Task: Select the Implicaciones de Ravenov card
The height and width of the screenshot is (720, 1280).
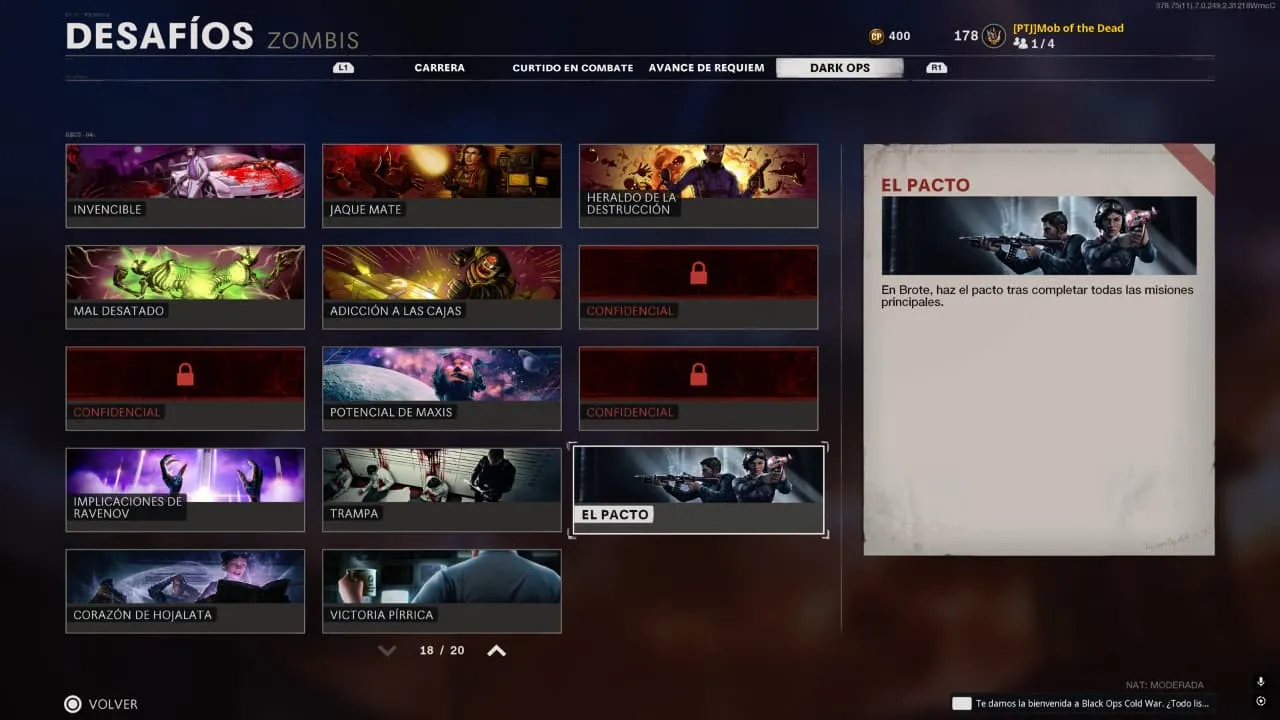Action: tap(185, 489)
